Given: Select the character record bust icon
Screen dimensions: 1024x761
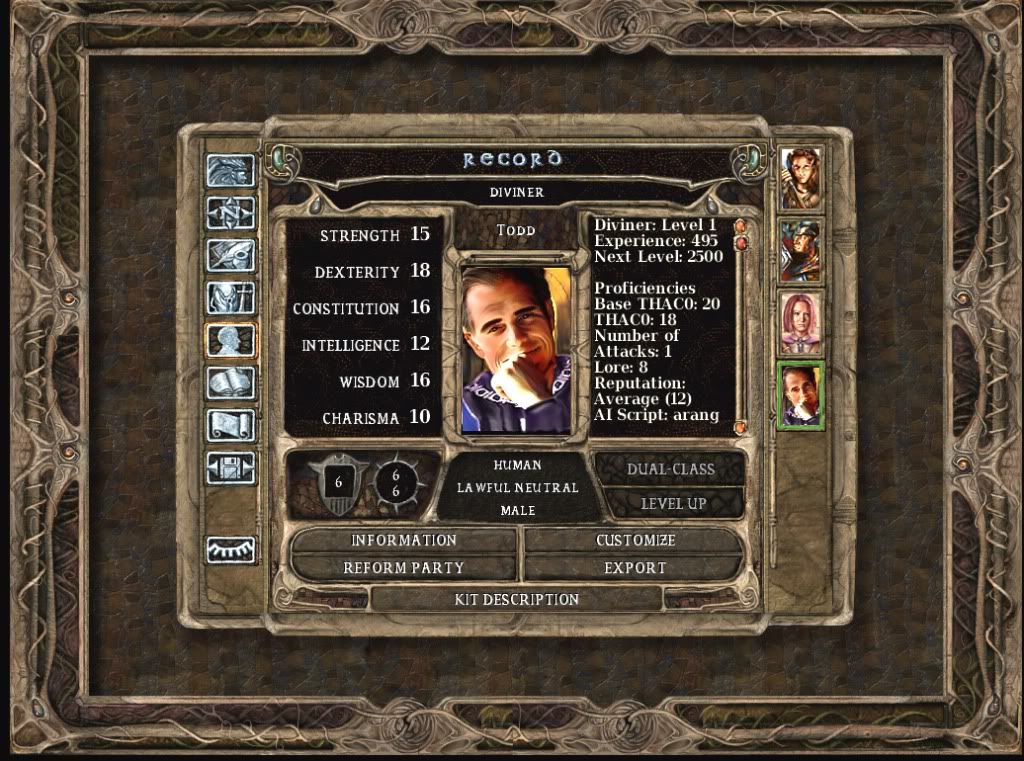Looking at the screenshot, I should tap(231, 341).
